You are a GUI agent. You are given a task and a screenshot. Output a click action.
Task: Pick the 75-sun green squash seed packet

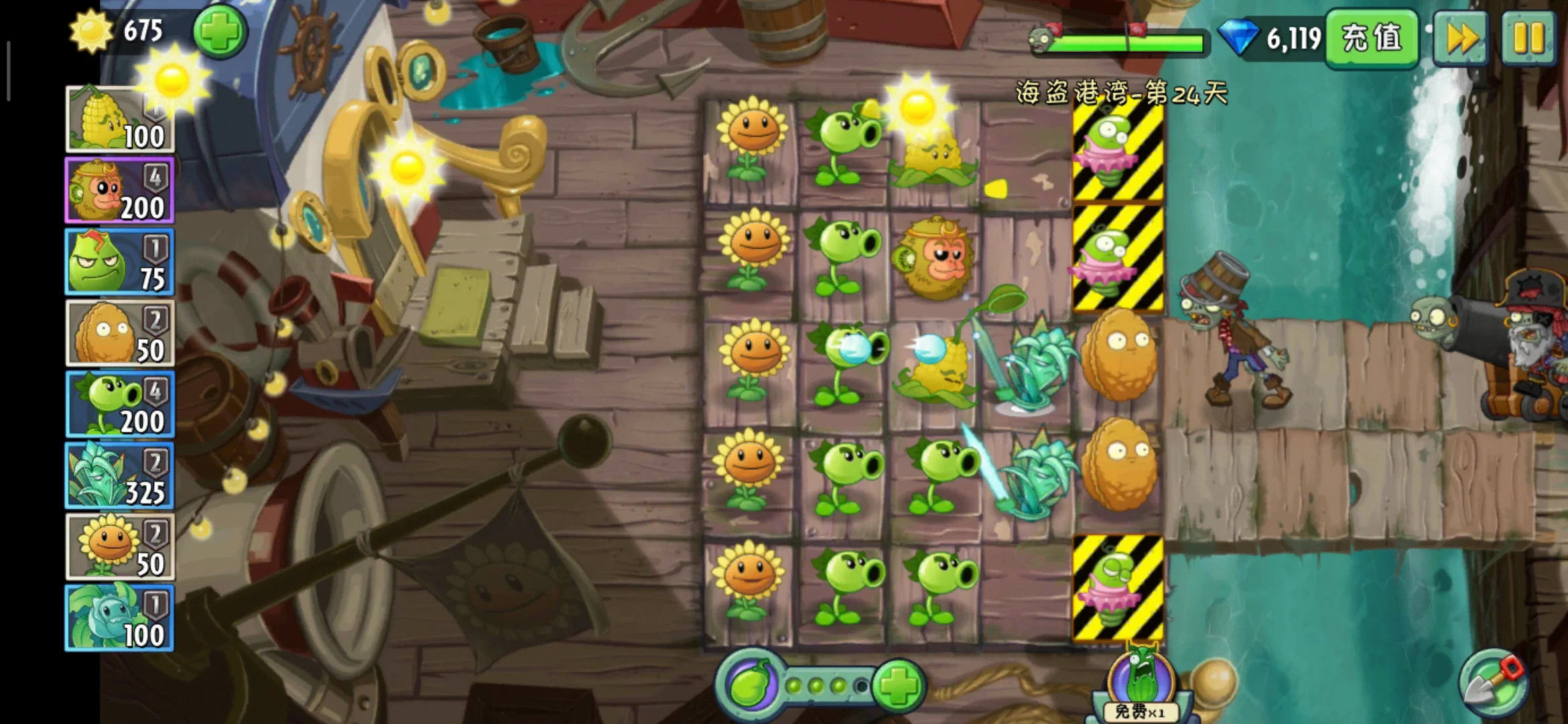119,262
